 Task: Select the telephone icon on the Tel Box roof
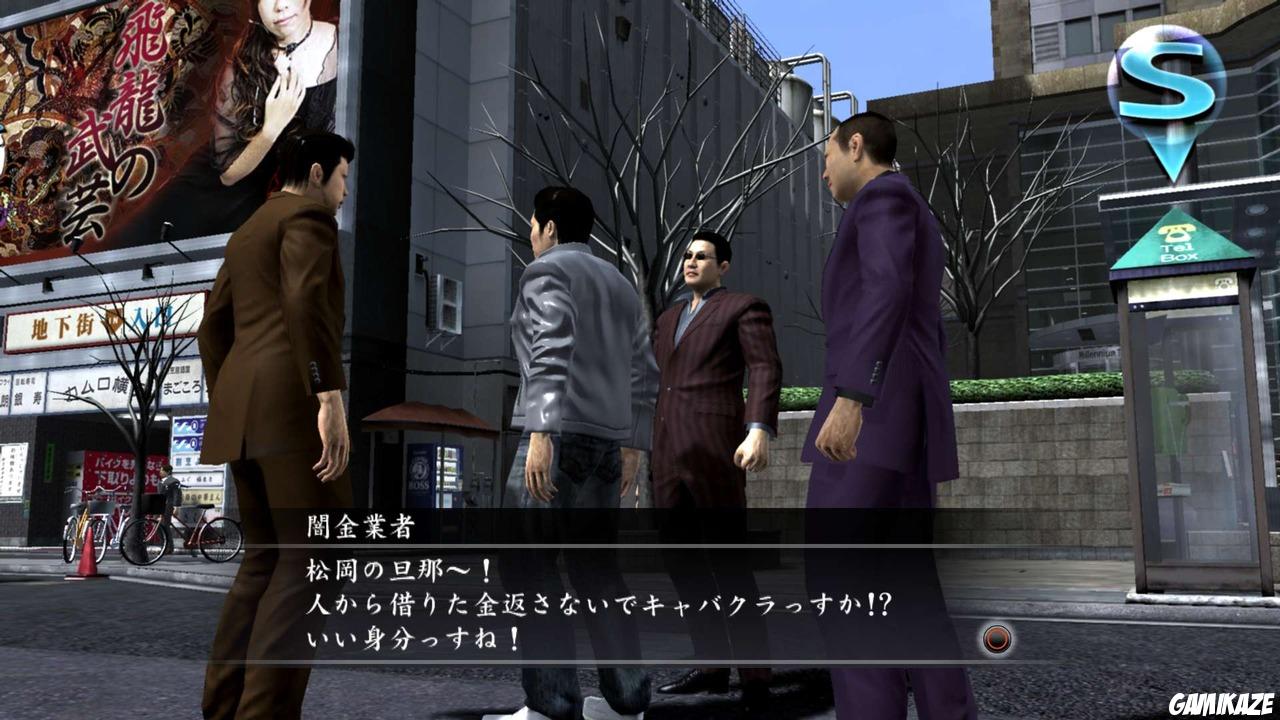pos(1175,233)
